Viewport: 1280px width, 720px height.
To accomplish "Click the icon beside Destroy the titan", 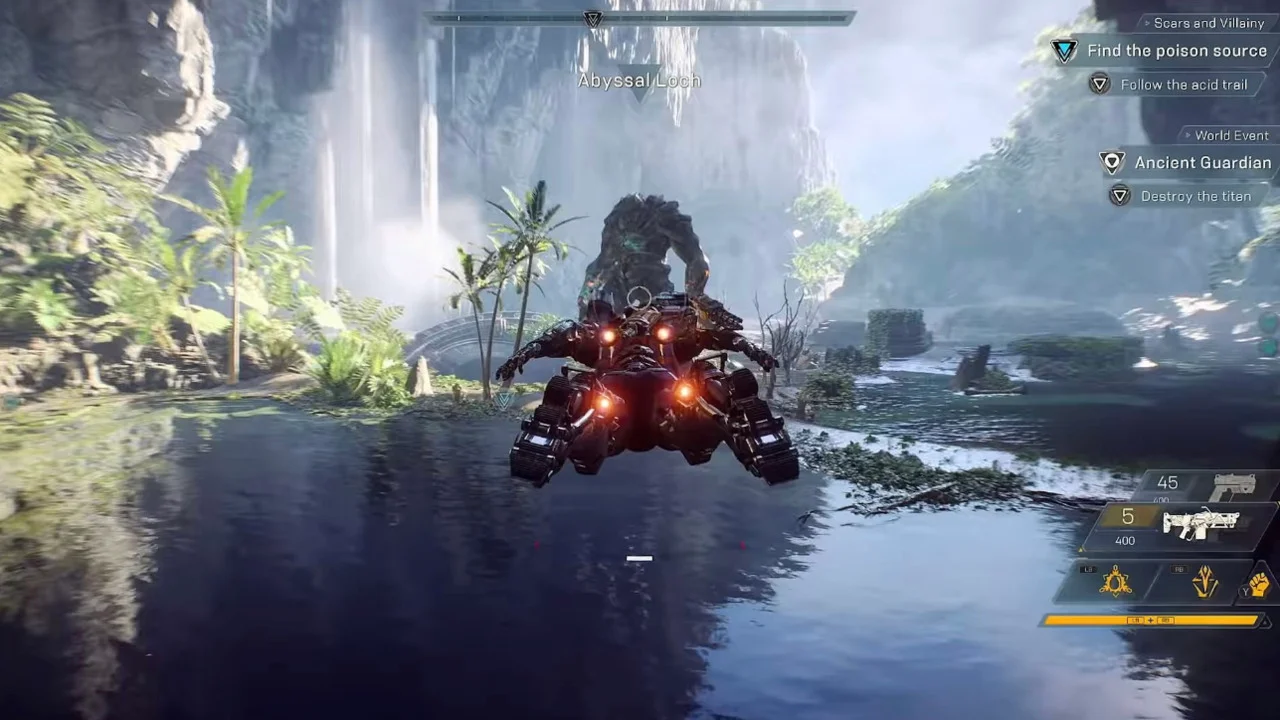I will coord(1100,196).
